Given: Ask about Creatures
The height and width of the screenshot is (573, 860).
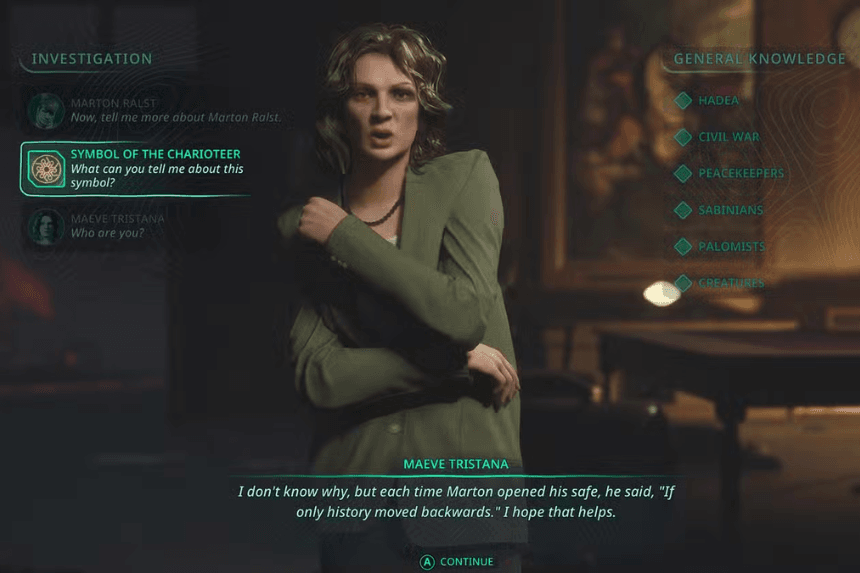Looking at the screenshot, I should tap(730, 283).
